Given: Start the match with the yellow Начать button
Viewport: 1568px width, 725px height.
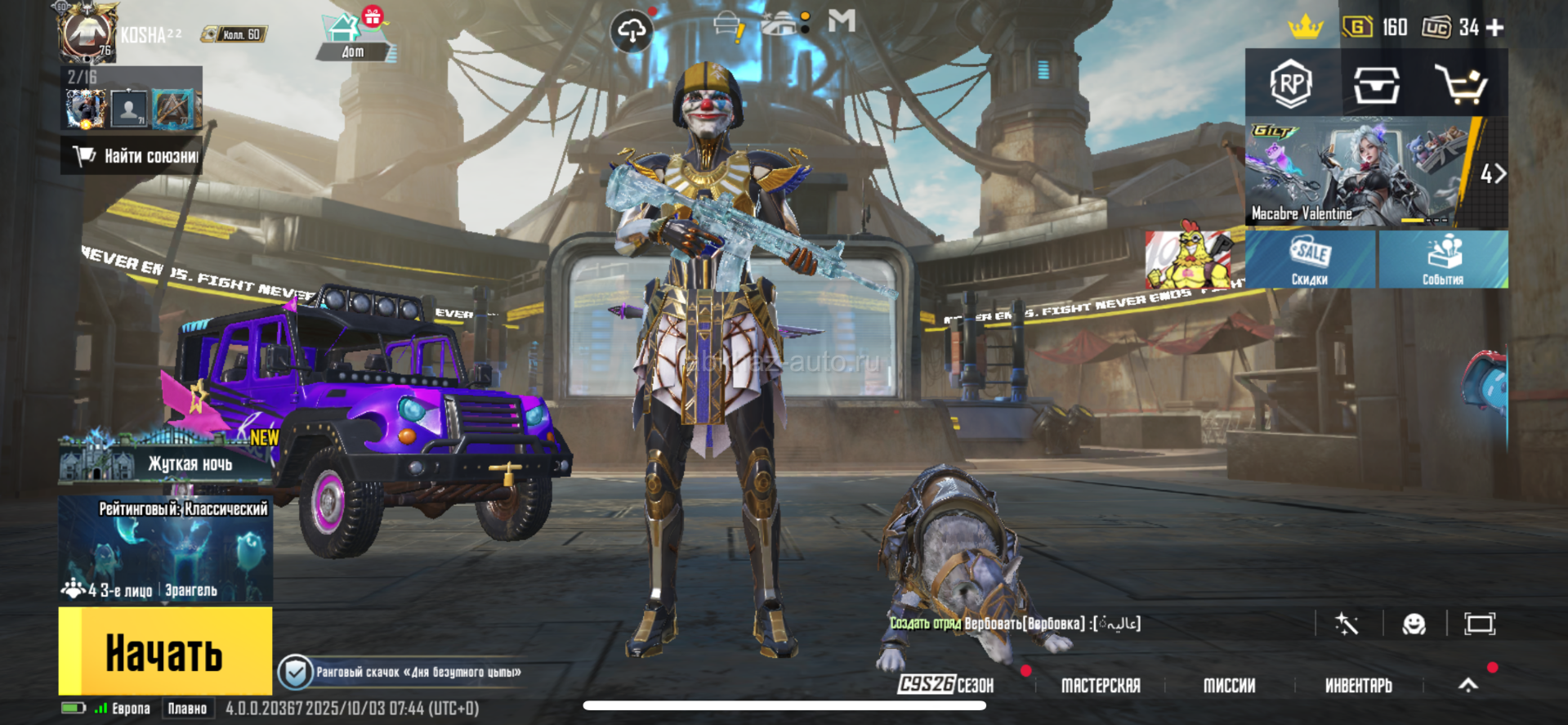Looking at the screenshot, I should [165, 651].
